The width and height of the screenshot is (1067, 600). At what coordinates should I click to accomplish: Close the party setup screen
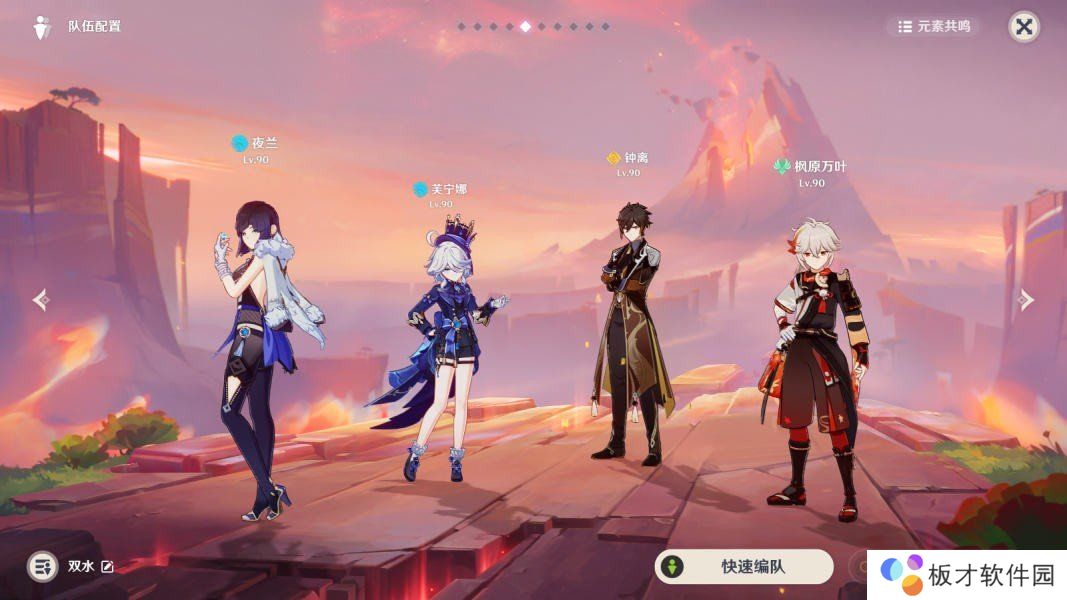pos(1023,27)
